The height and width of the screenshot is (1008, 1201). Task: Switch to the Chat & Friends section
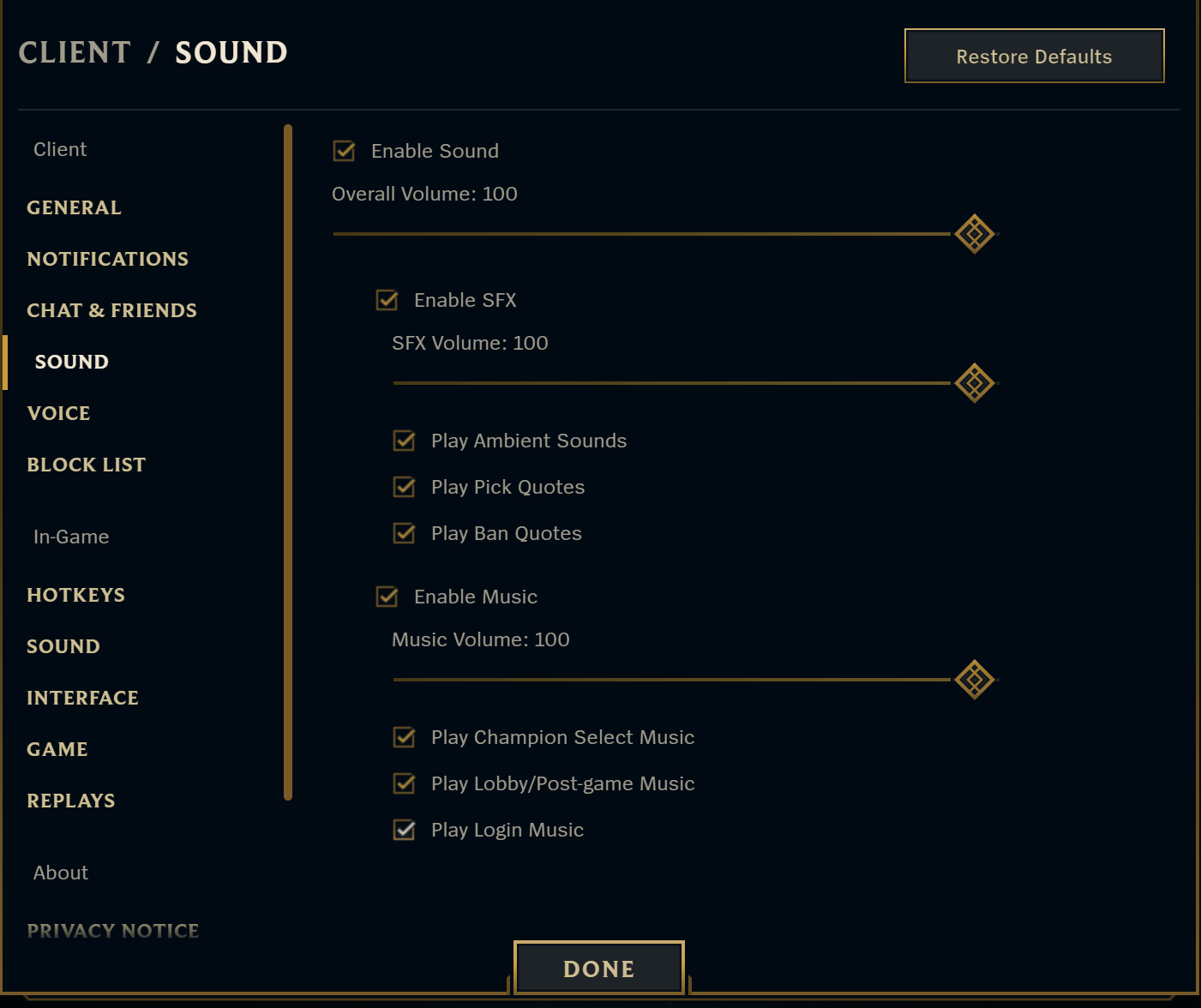[111, 310]
